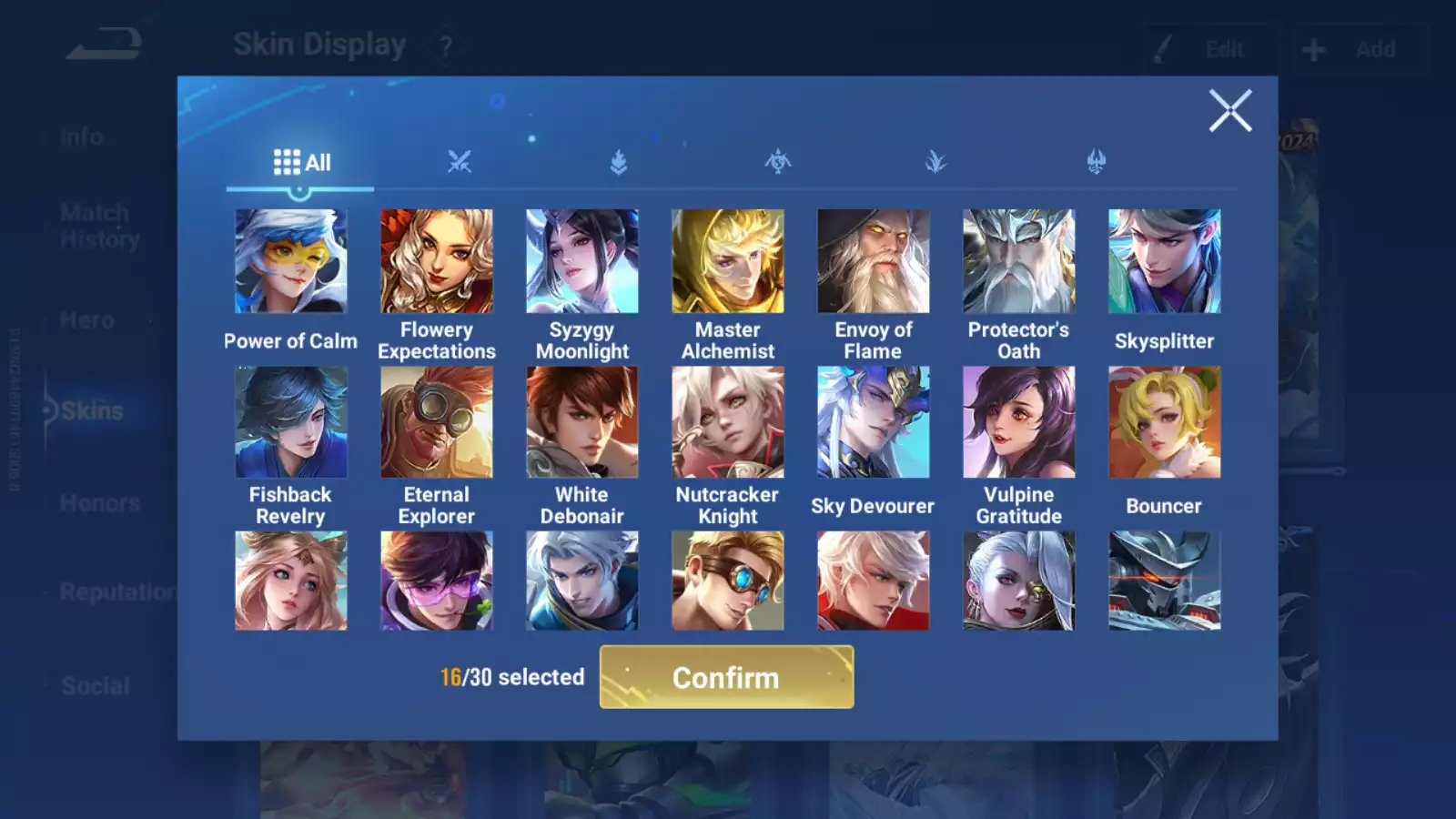This screenshot has width=1456, height=819.
Task: Click the 16/30 selected counter
Action: coord(511,677)
